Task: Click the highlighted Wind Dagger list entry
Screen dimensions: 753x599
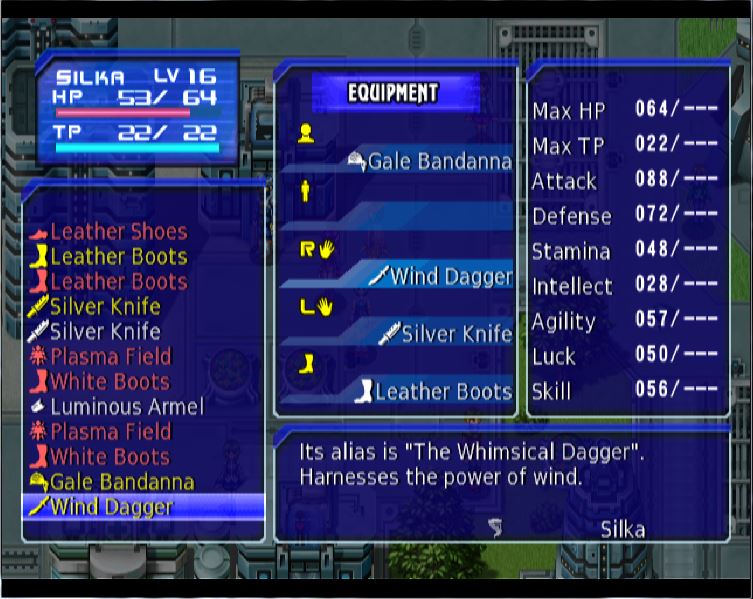Action: click(x=112, y=507)
